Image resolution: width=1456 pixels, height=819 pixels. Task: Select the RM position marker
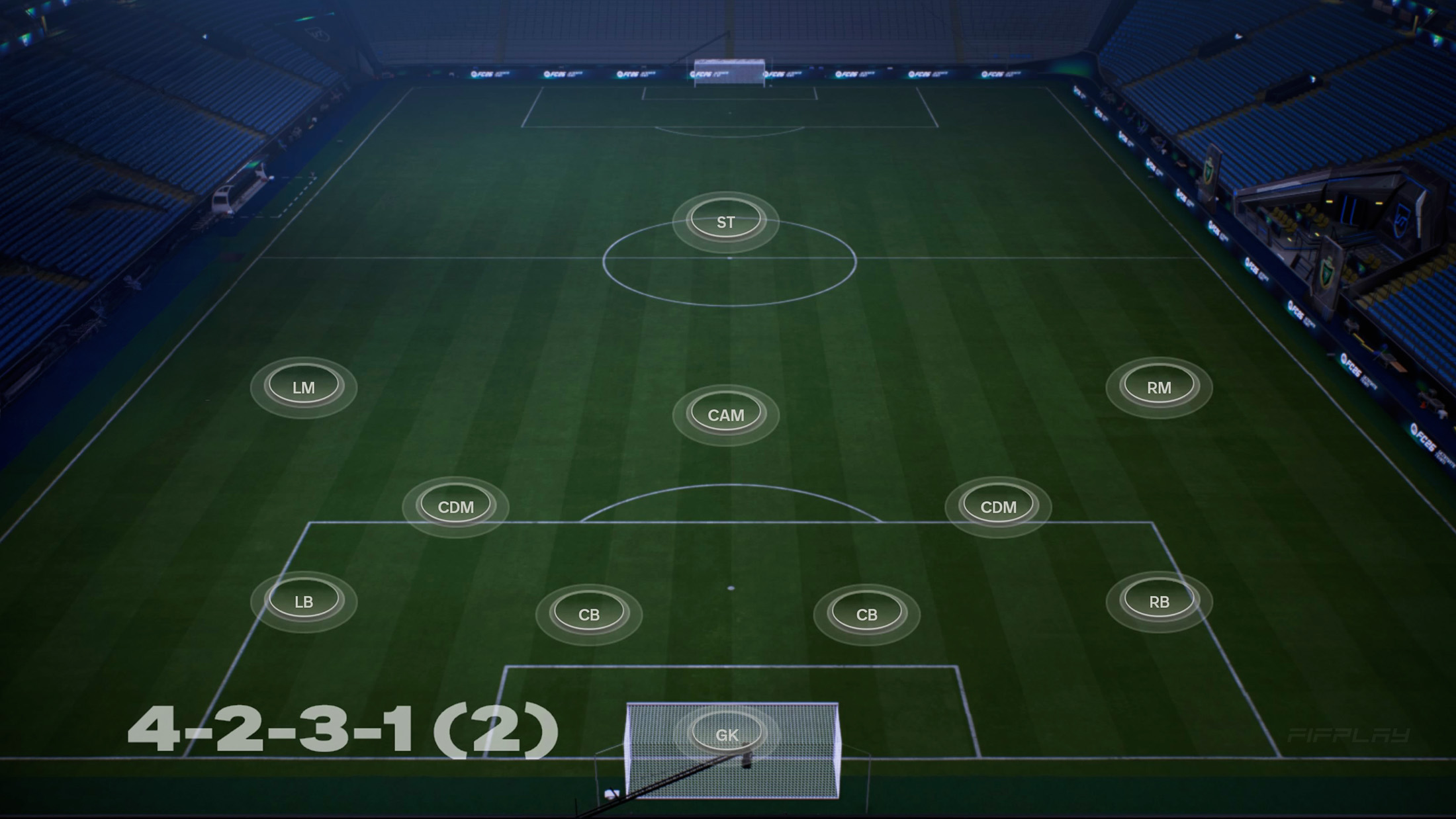[1158, 389]
